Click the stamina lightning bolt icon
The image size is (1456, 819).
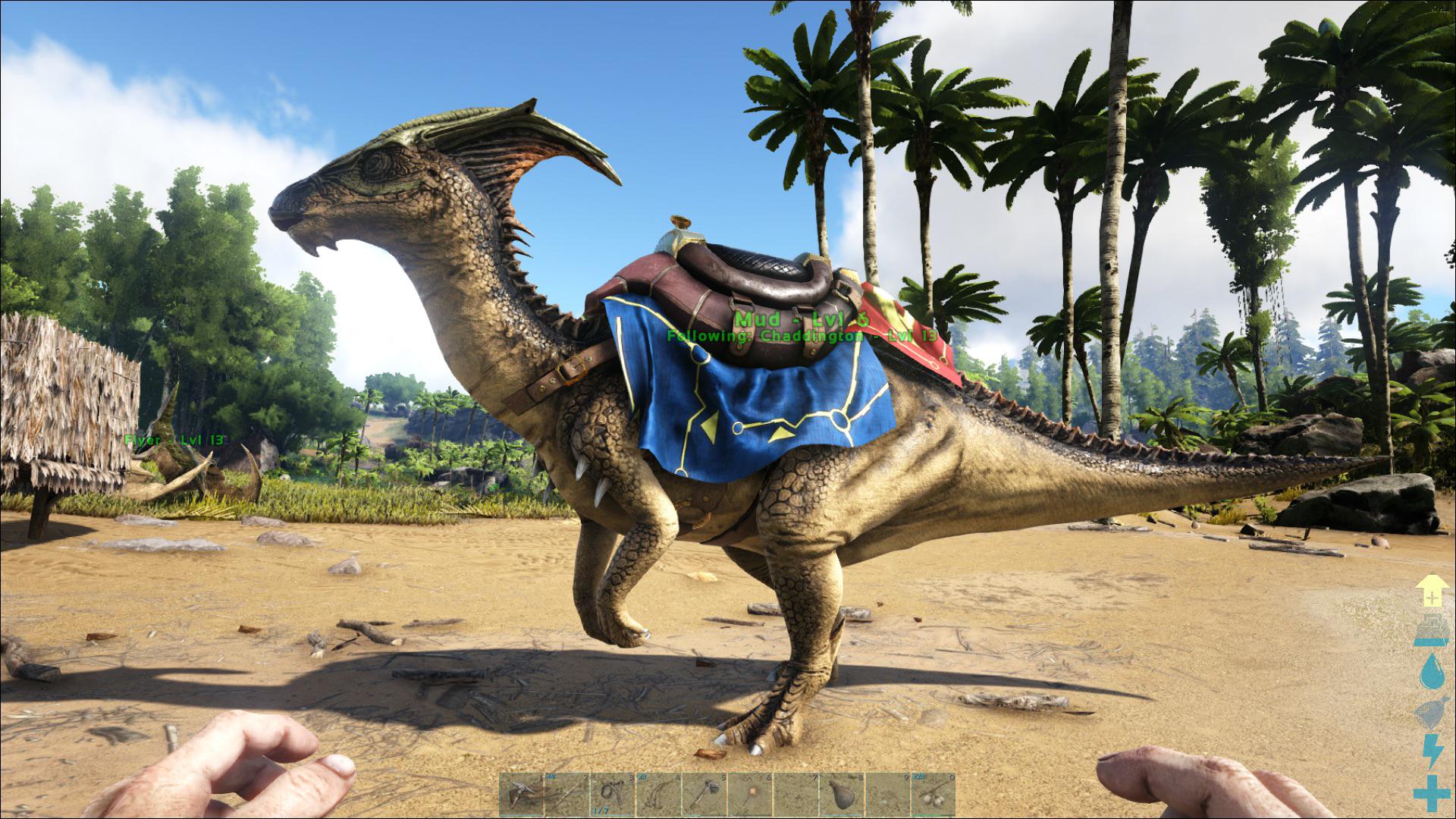pyautogui.click(x=1431, y=749)
